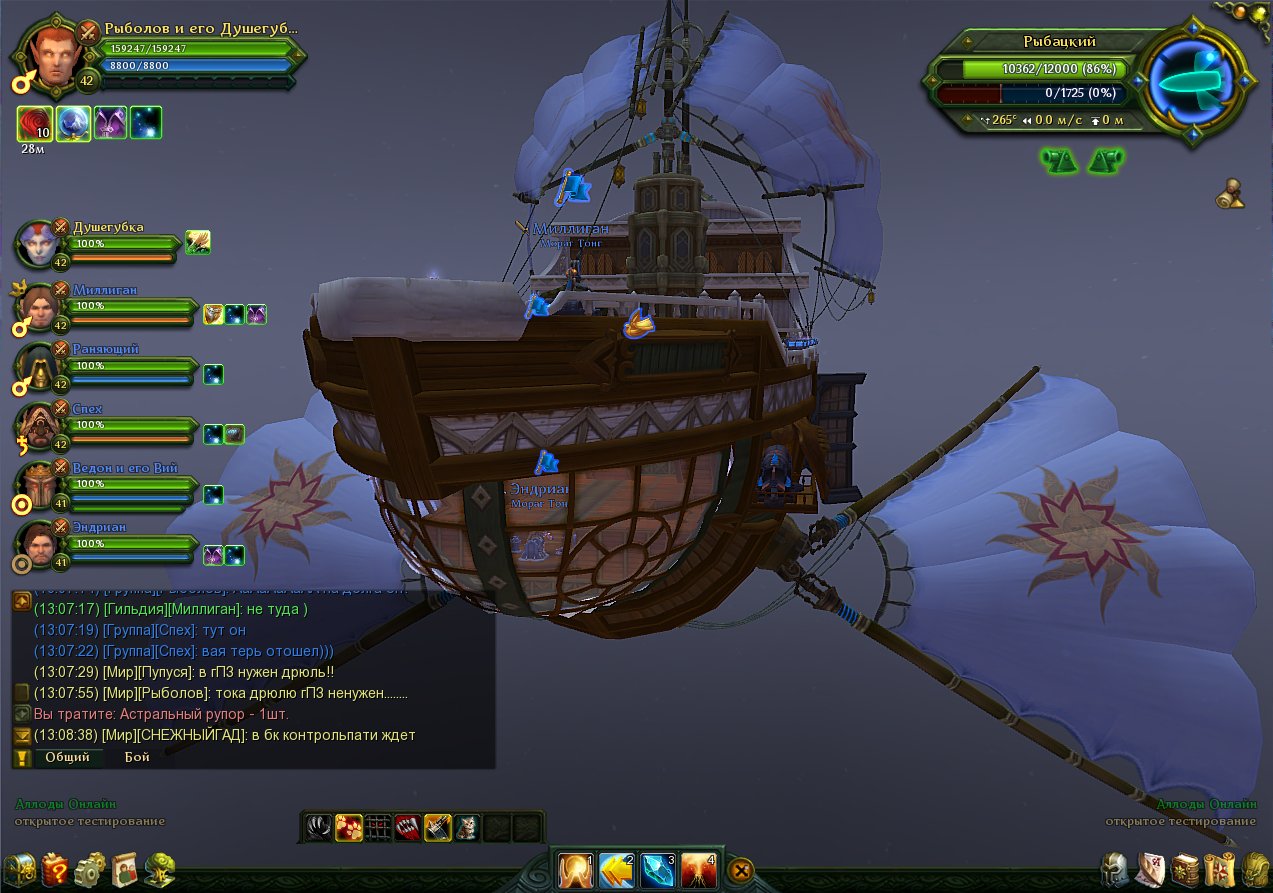Open the red spellbook icon
1273x893 pixels.
tap(1184, 868)
